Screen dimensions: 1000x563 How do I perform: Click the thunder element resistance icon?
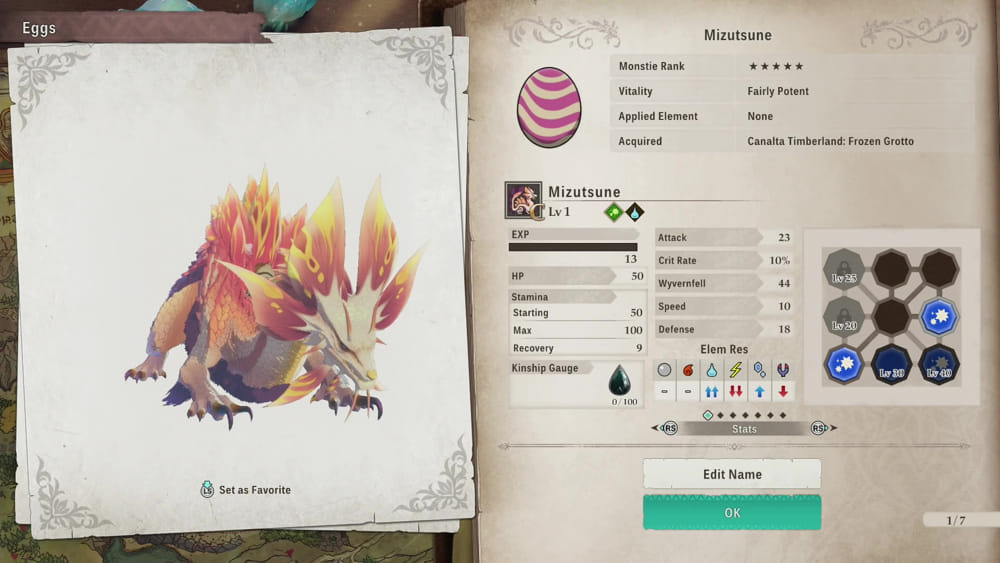pyautogui.click(x=735, y=370)
